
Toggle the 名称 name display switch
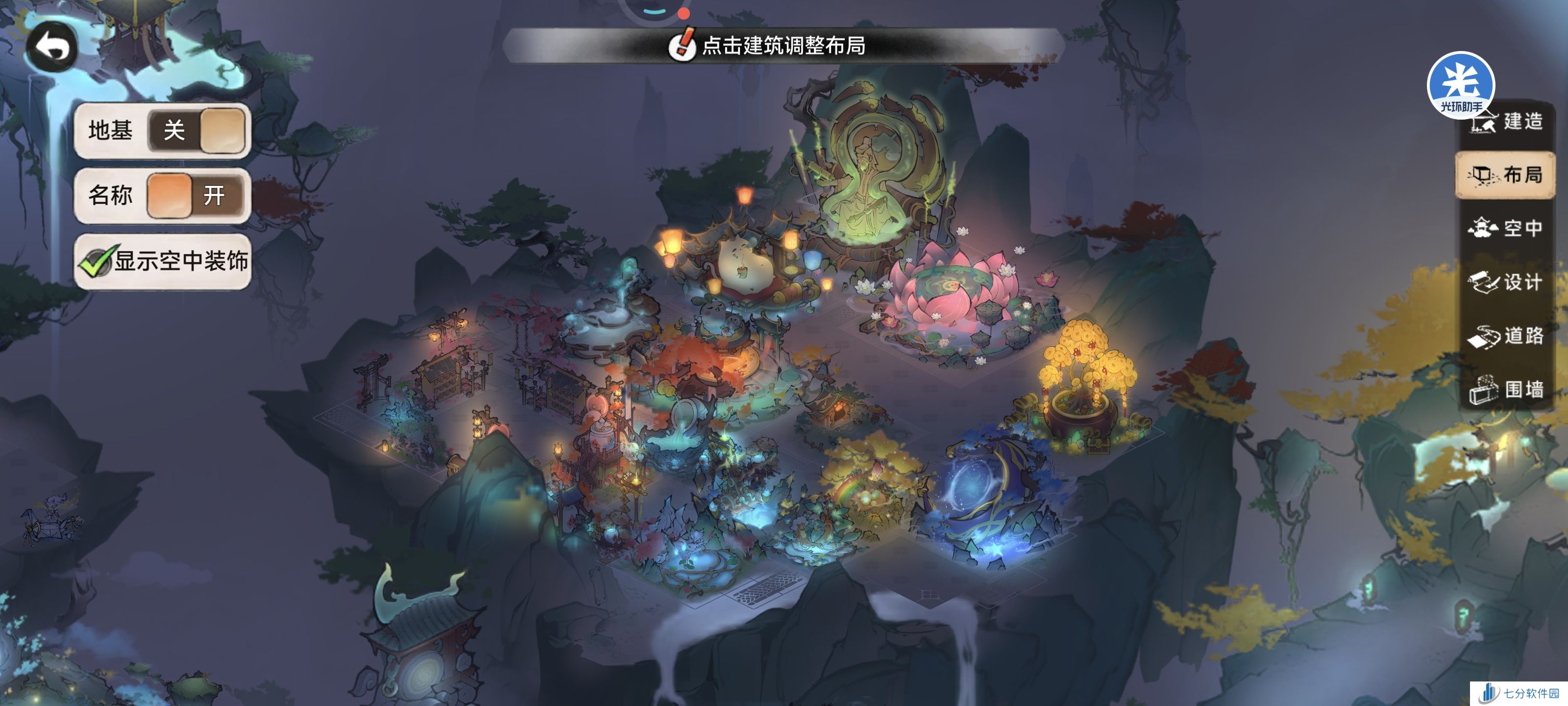coord(196,196)
